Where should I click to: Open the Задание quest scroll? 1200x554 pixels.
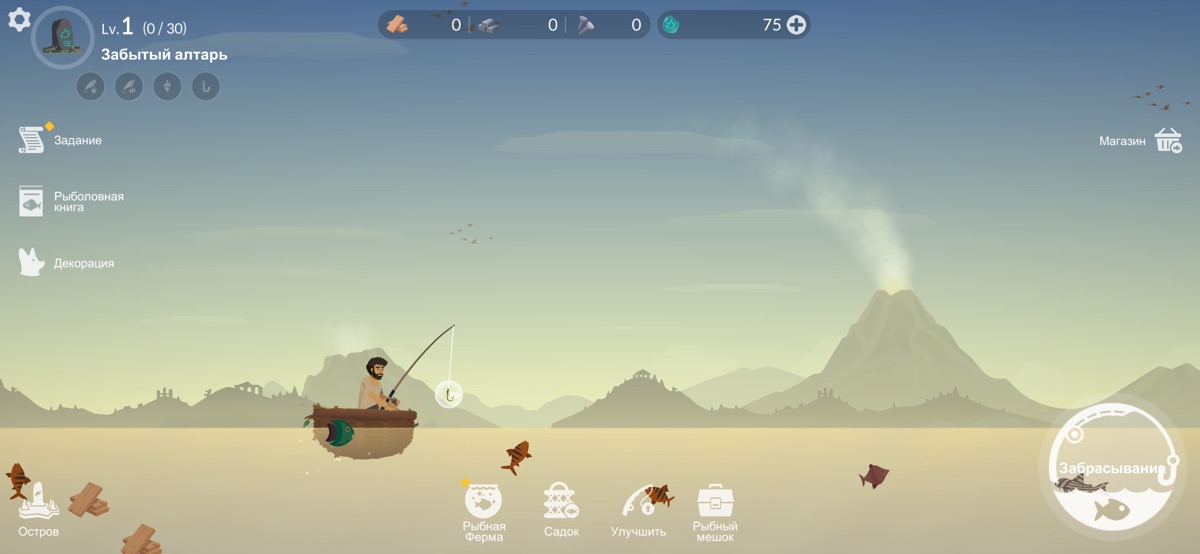(x=32, y=140)
